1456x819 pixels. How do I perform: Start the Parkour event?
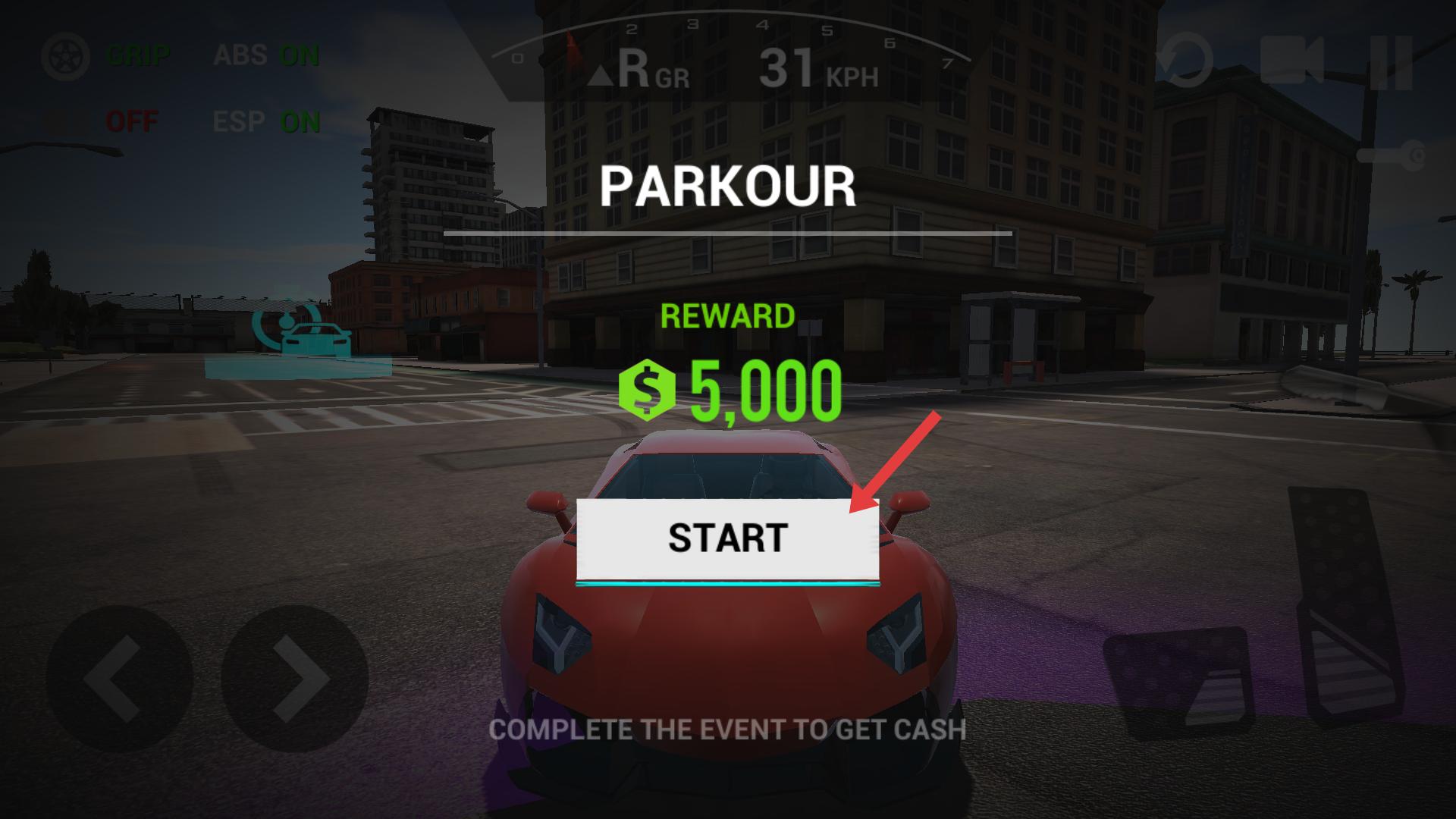point(727,538)
